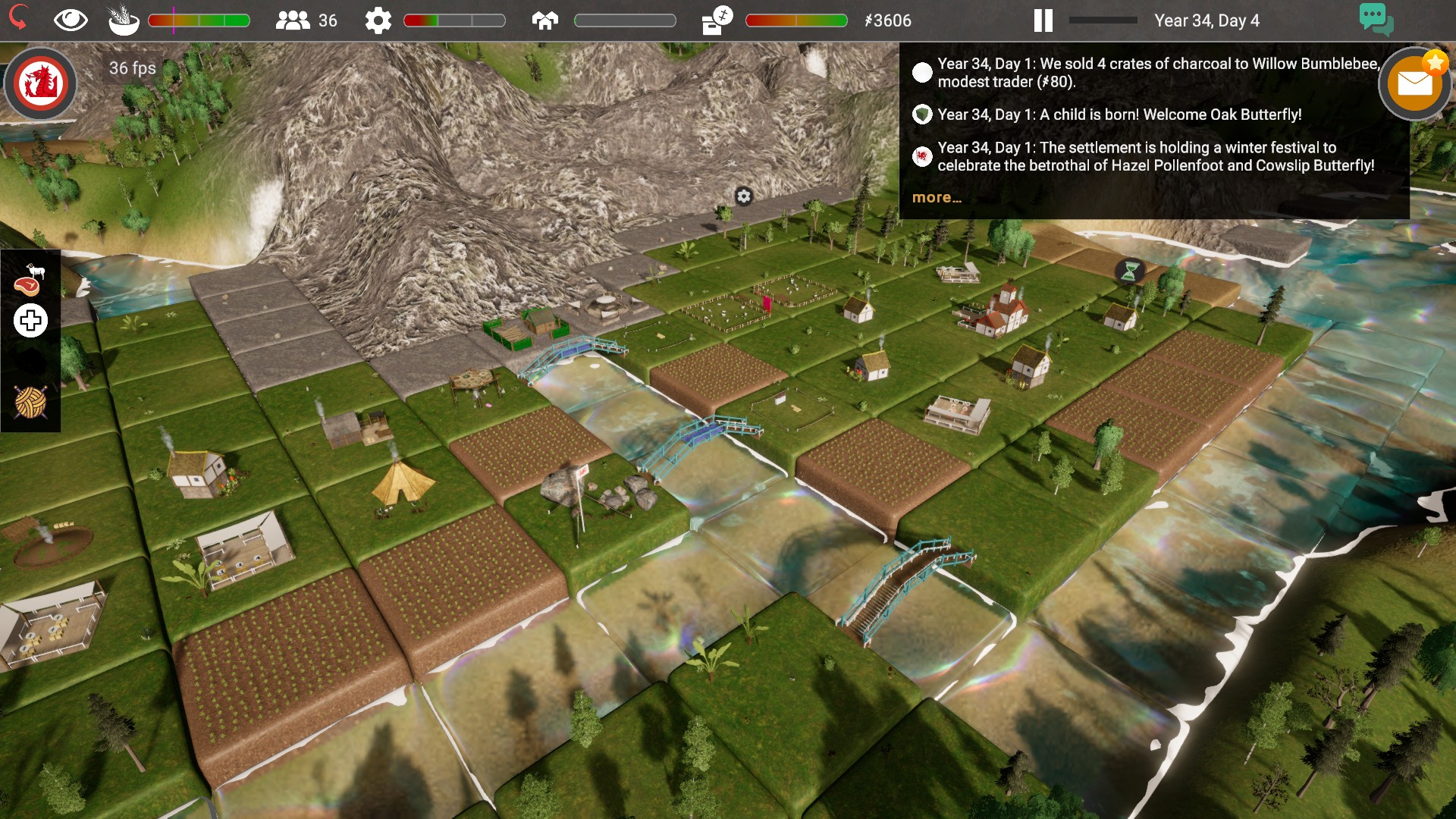Click the red dragon emblem badge
This screenshot has height=819, width=1456.
41,83
